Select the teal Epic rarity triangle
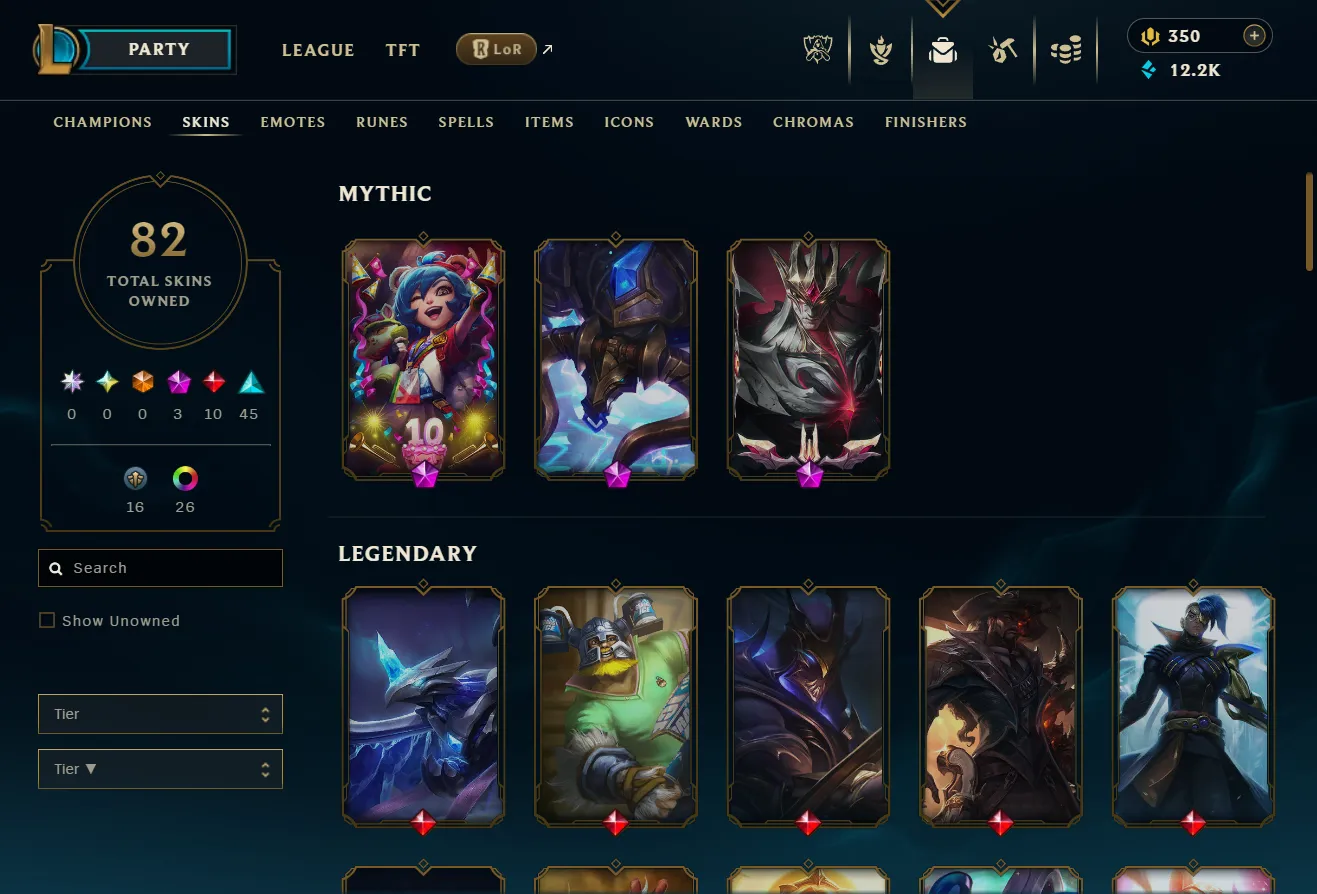The image size is (1317, 894). [x=248, y=381]
